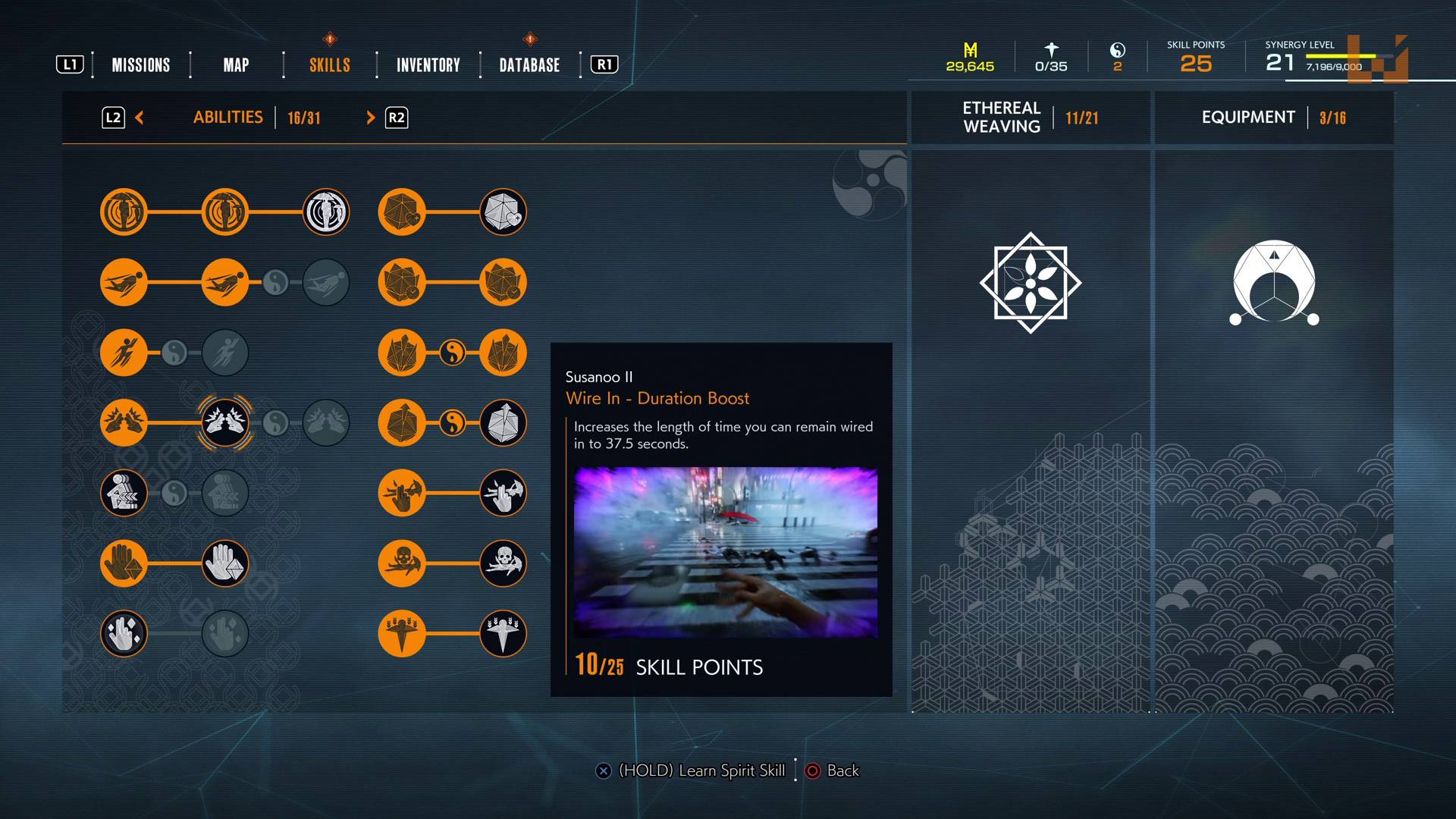Switch to the Ethereal Weaving skill category
The width and height of the screenshot is (1456, 819).
pos(1030,118)
